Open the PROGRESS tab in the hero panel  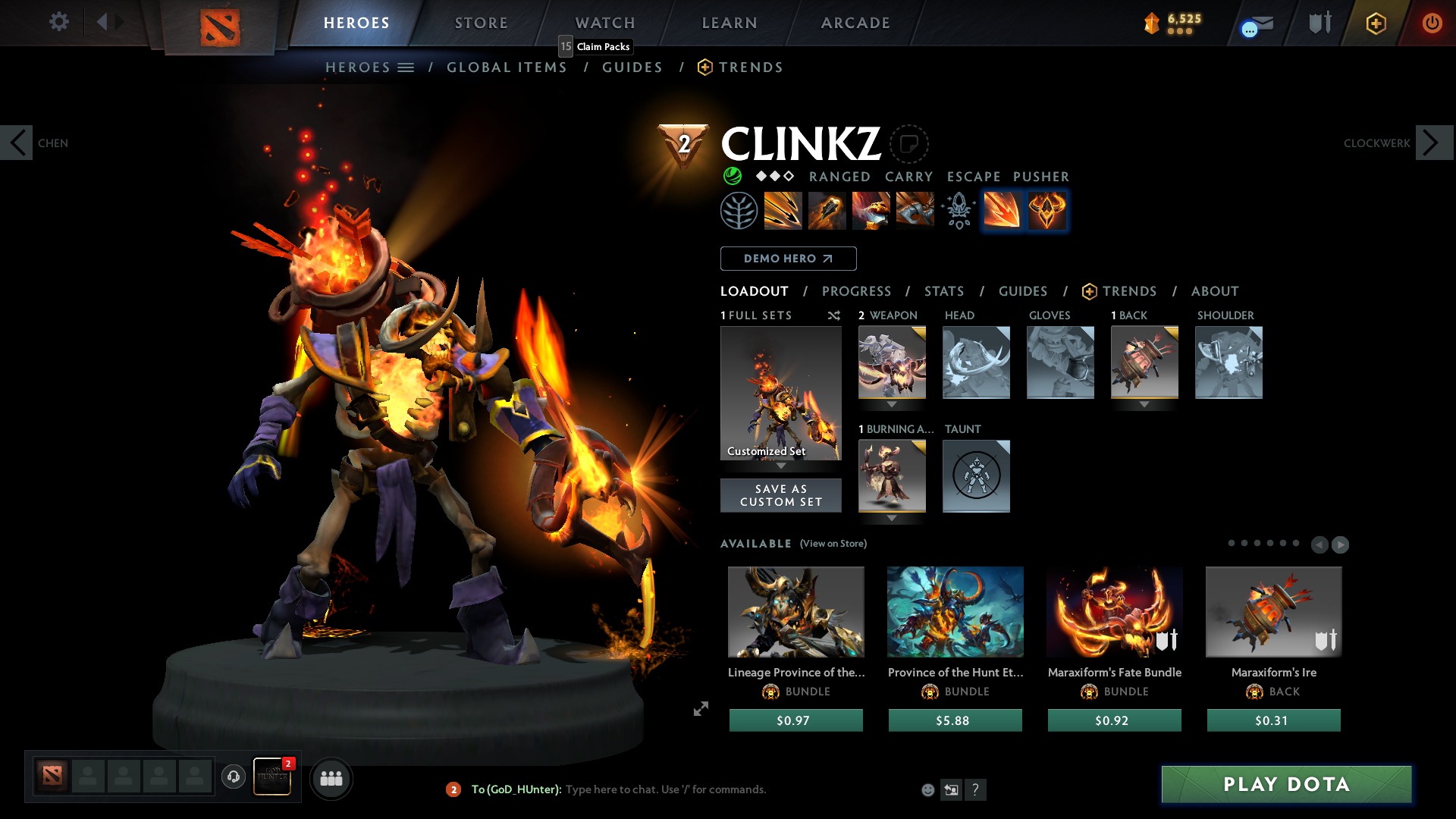pos(857,291)
